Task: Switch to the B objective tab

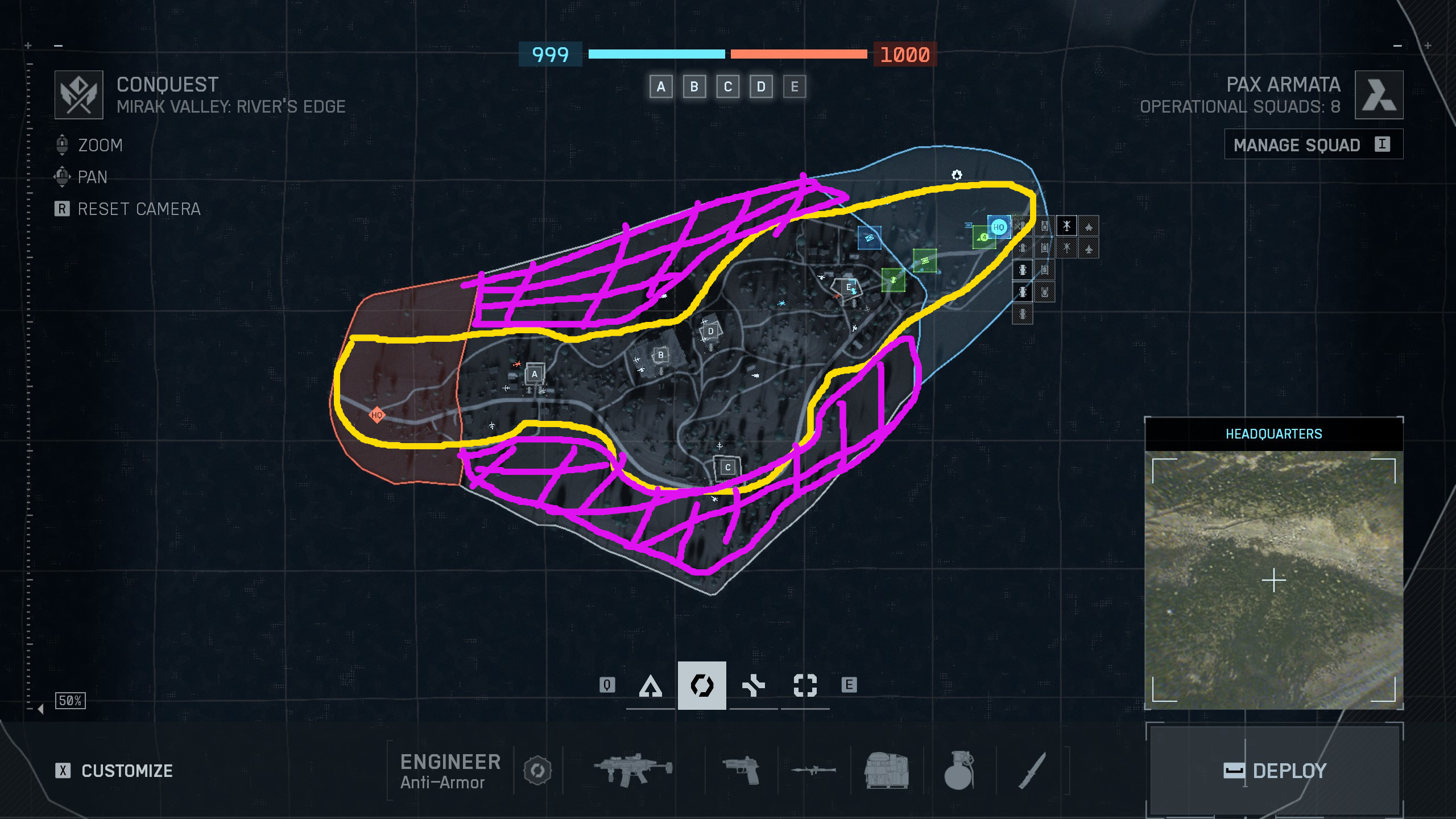Action: point(694,86)
